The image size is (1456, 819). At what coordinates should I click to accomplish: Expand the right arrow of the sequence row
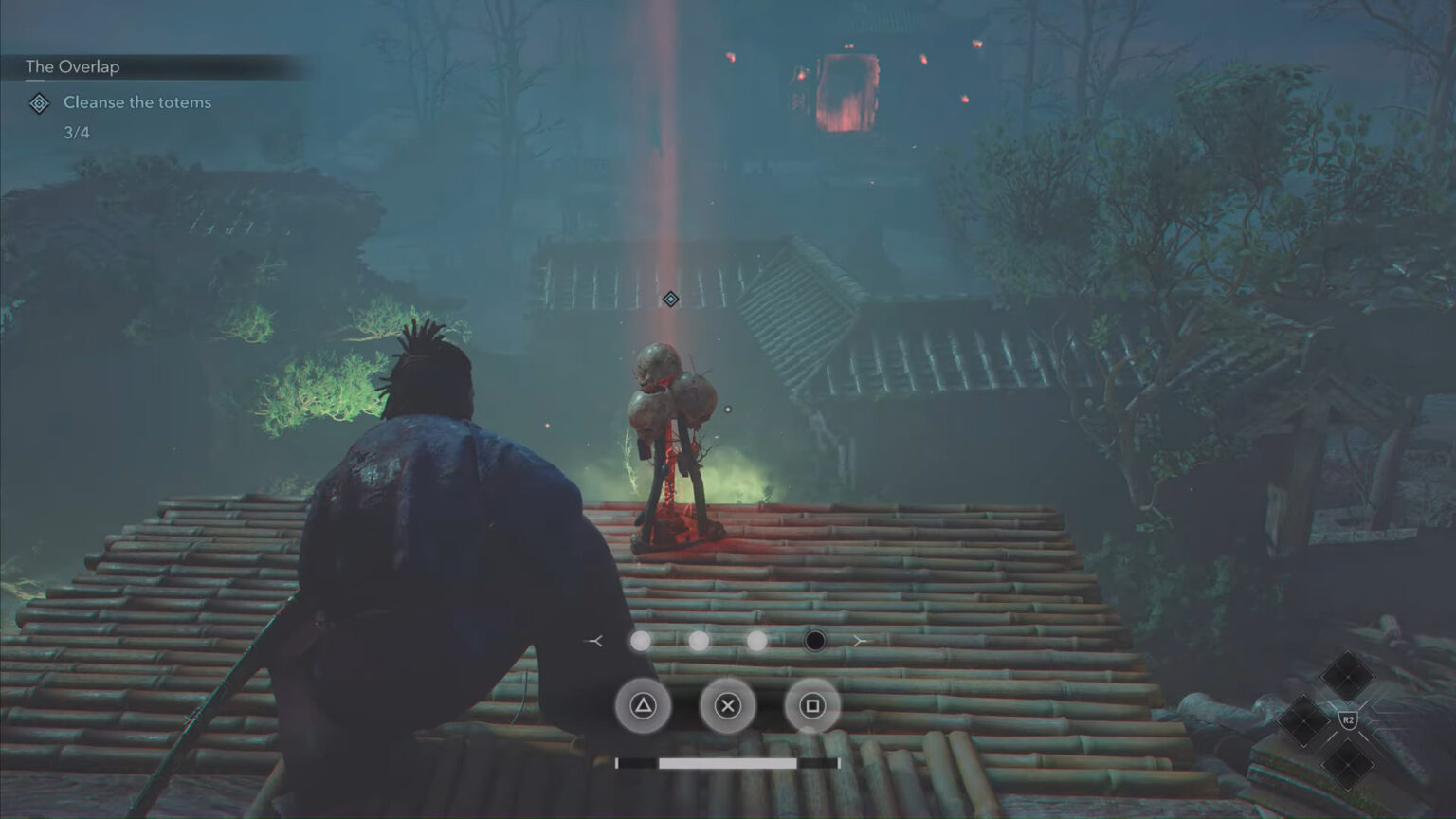point(861,641)
